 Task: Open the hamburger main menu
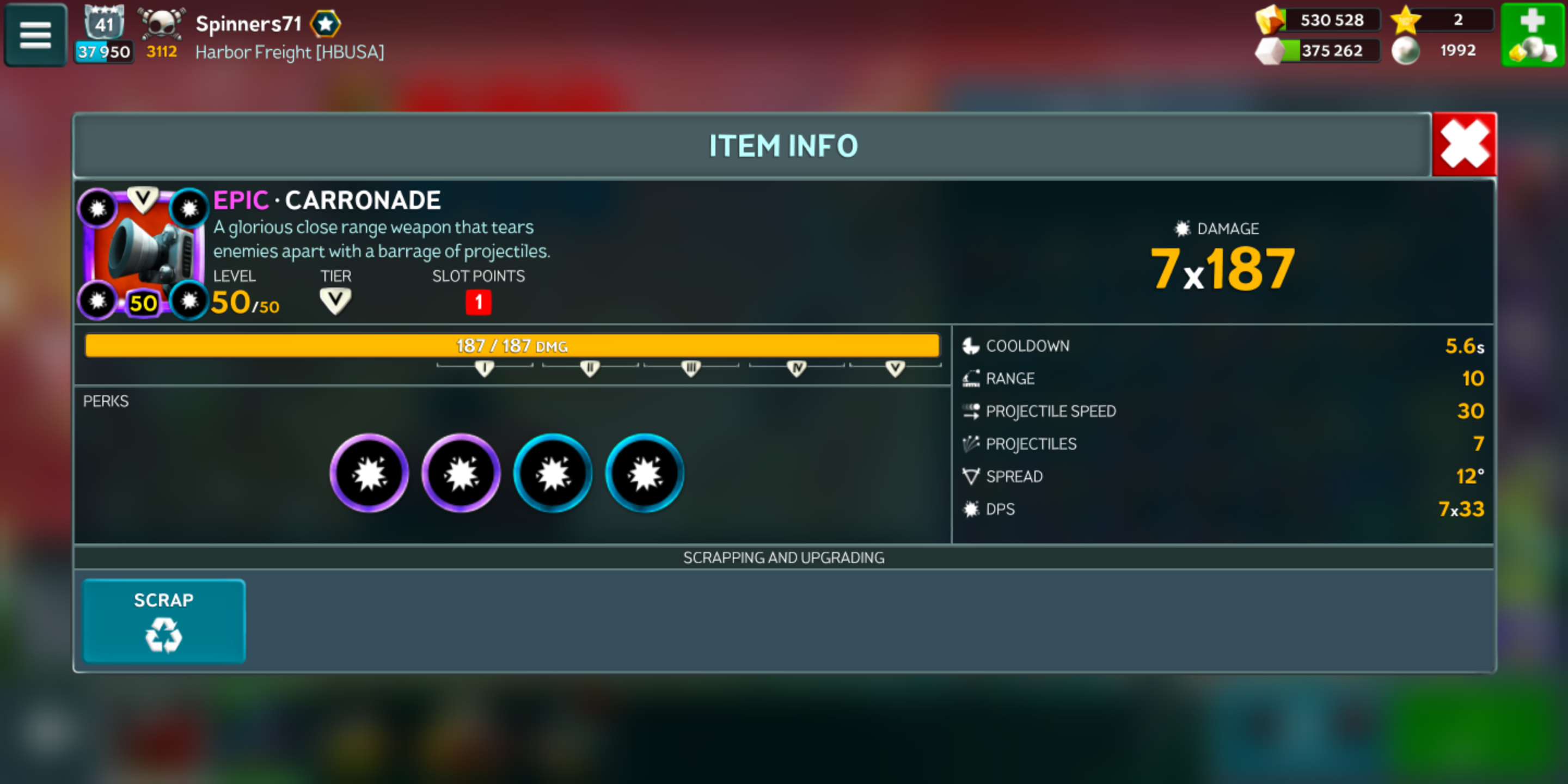click(35, 35)
